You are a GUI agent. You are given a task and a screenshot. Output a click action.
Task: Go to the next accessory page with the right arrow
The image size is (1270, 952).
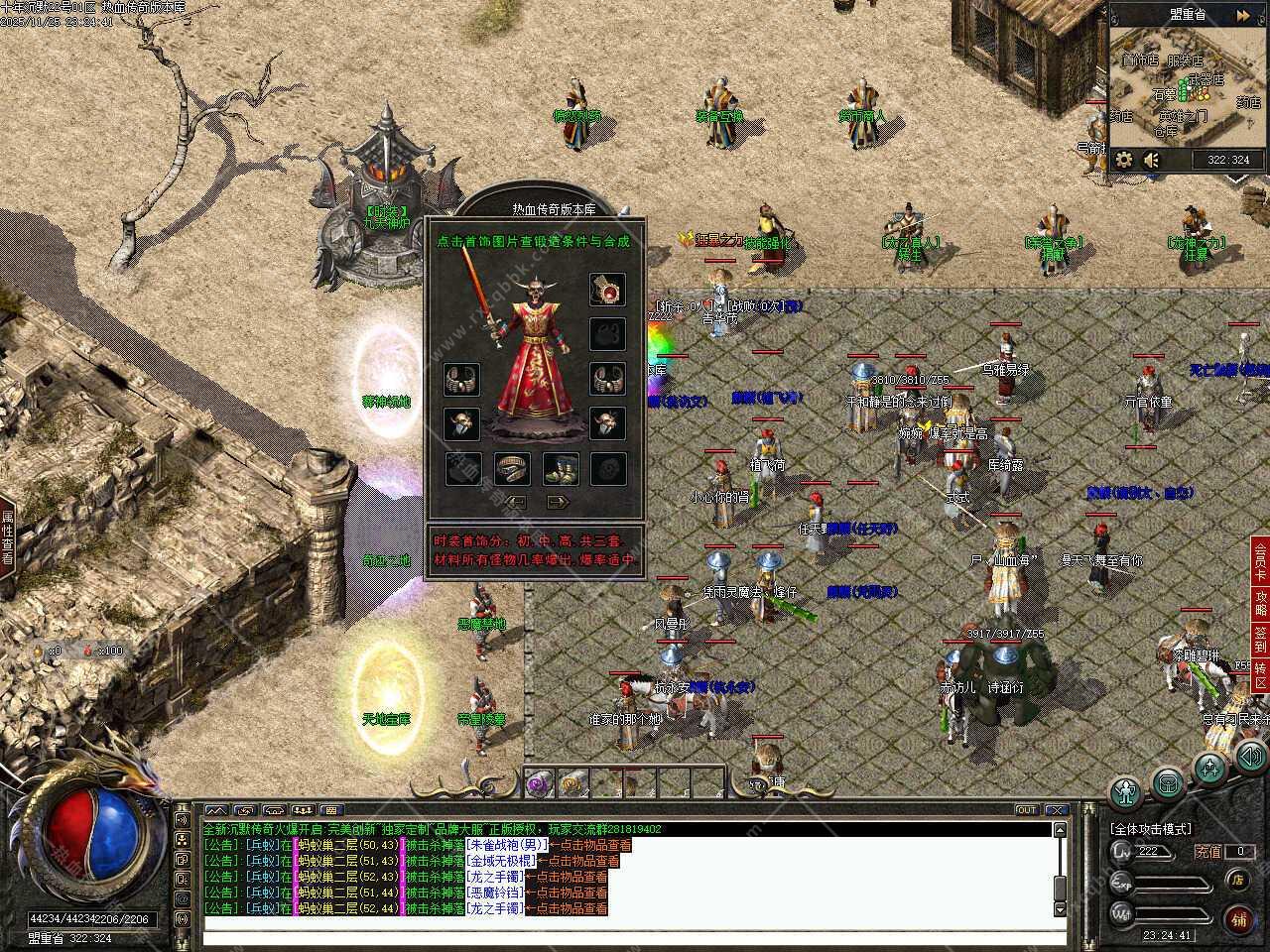tap(558, 502)
